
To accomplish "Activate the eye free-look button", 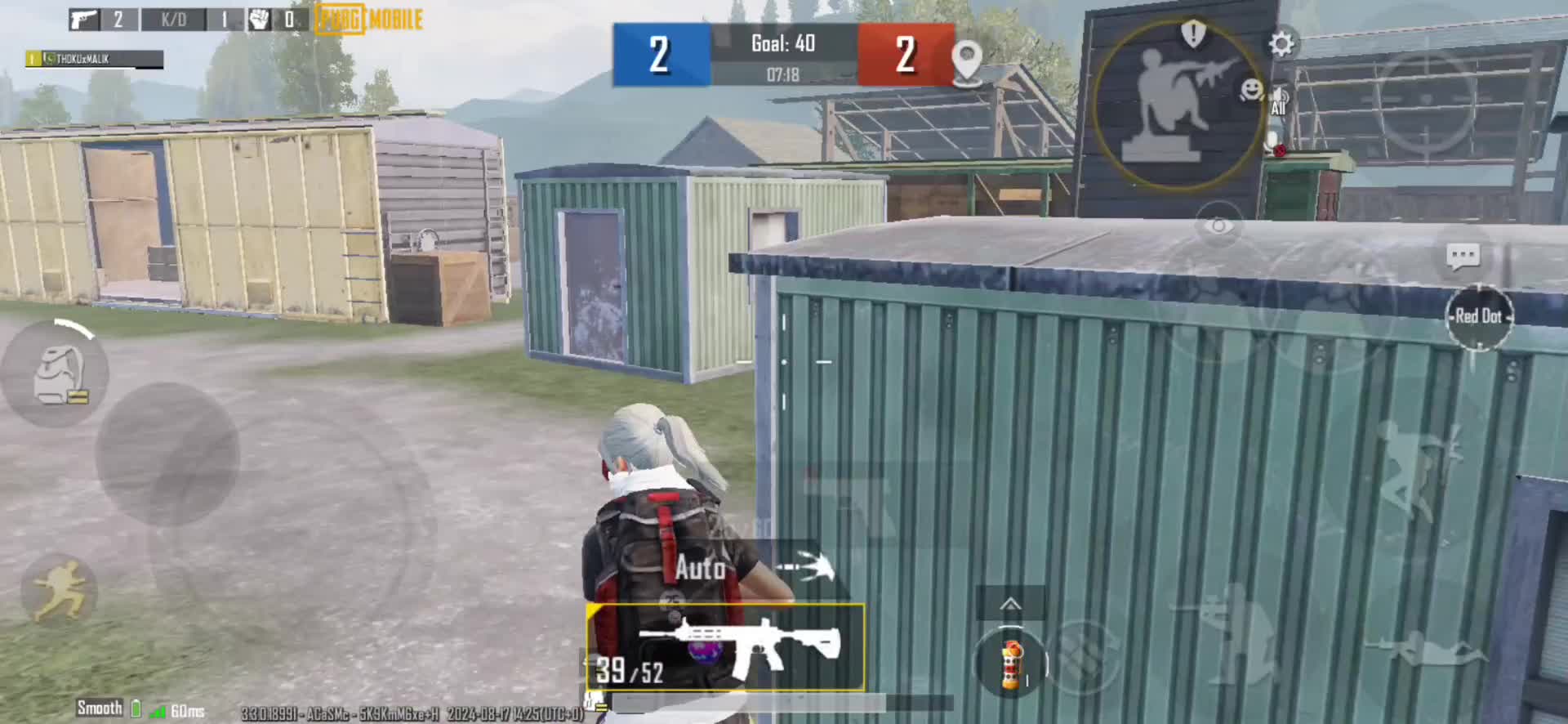I will click(1218, 226).
